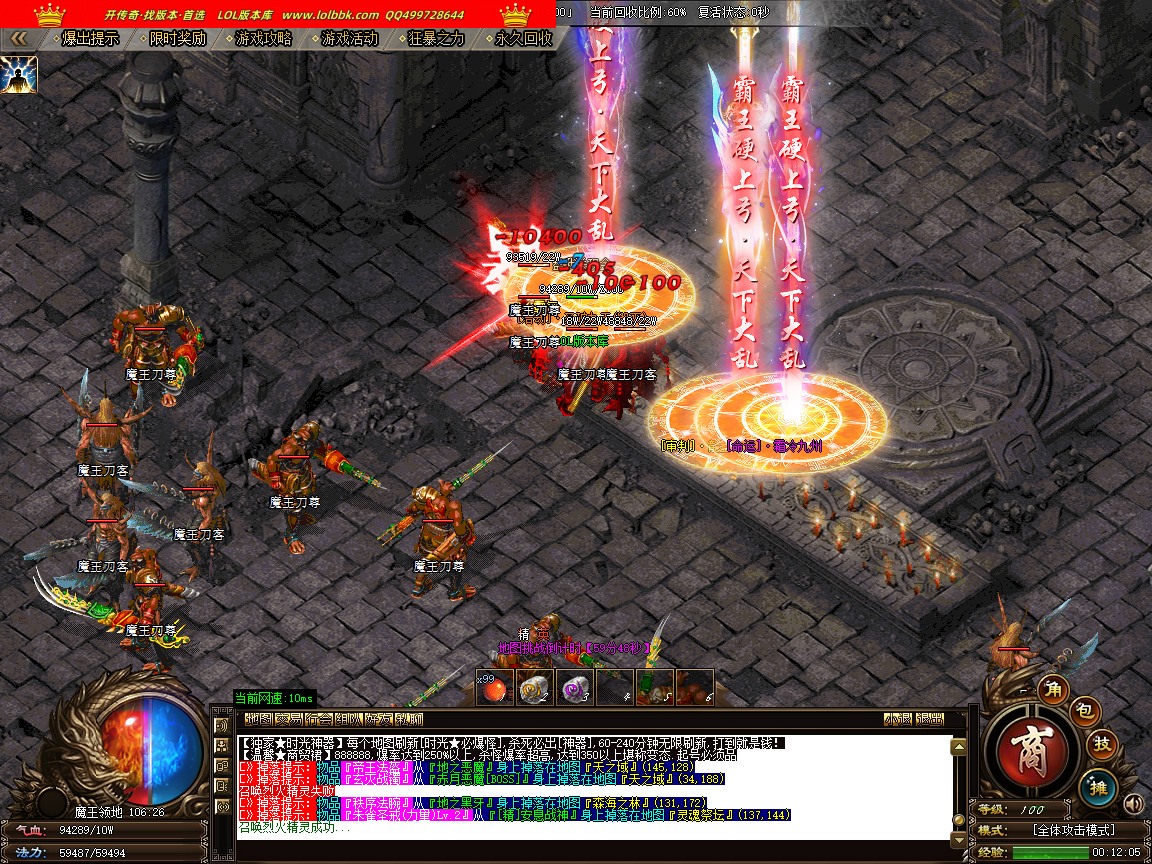Click the lightning figure buff icon
The image size is (1152, 864).
19,75
